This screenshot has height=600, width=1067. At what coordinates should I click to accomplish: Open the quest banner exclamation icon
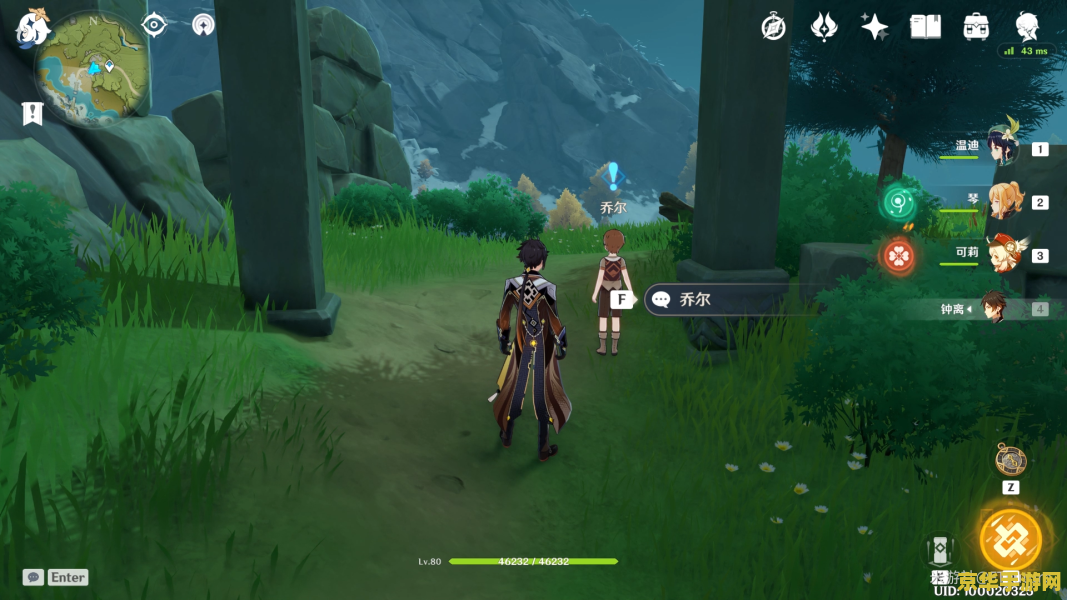coord(33,114)
